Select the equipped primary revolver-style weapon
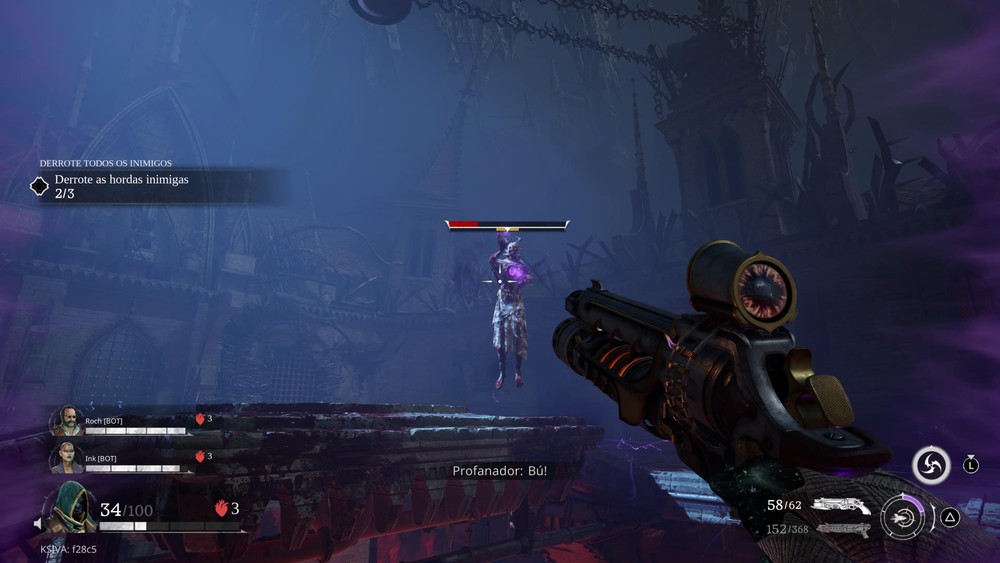The height and width of the screenshot is (563, 1000). (840, 506)
